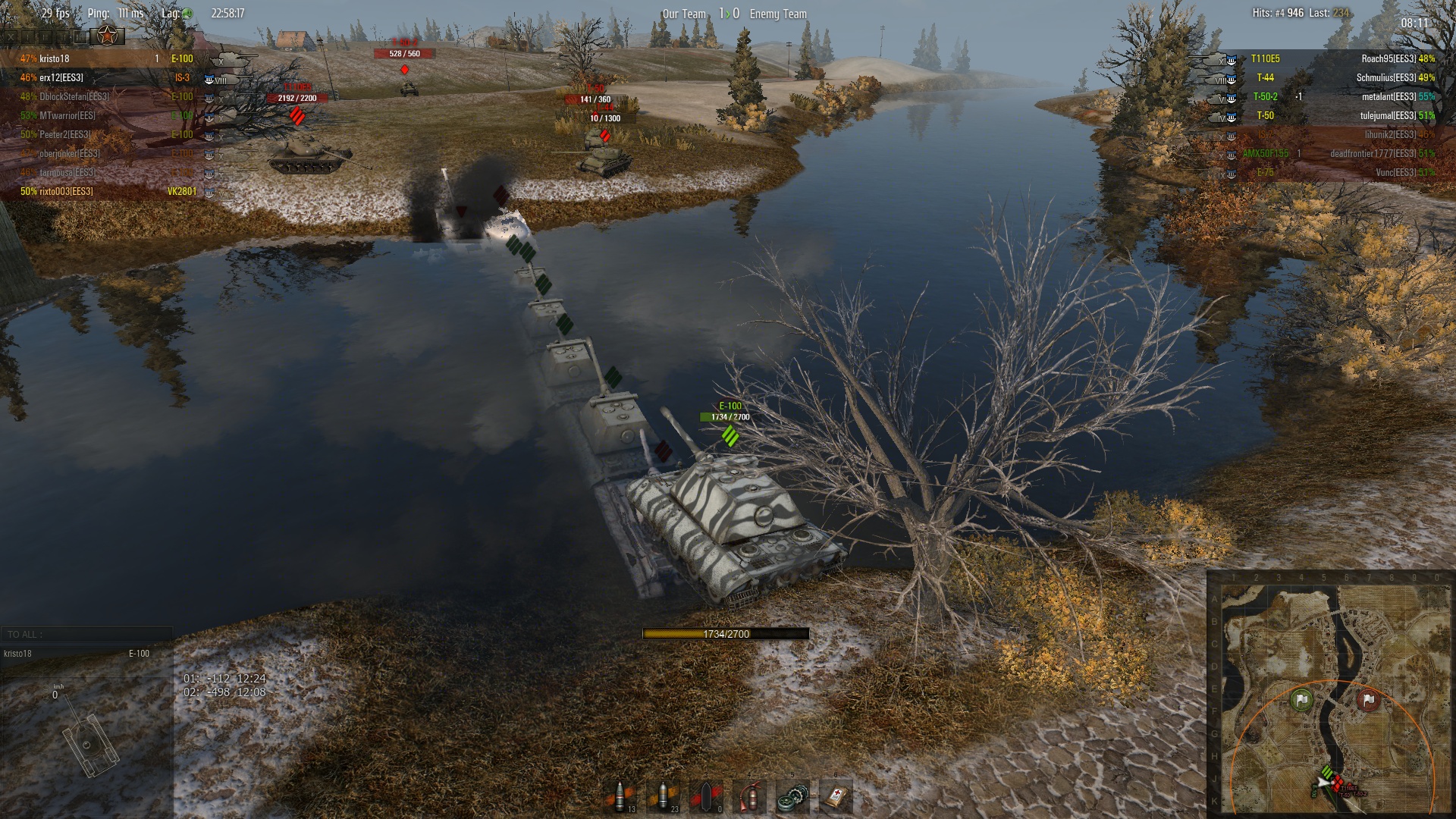Select the green allied base flag on minimap
The height and width of the screenshot is (819, 1456).
pyautogui.click(x=1301, y=699)
